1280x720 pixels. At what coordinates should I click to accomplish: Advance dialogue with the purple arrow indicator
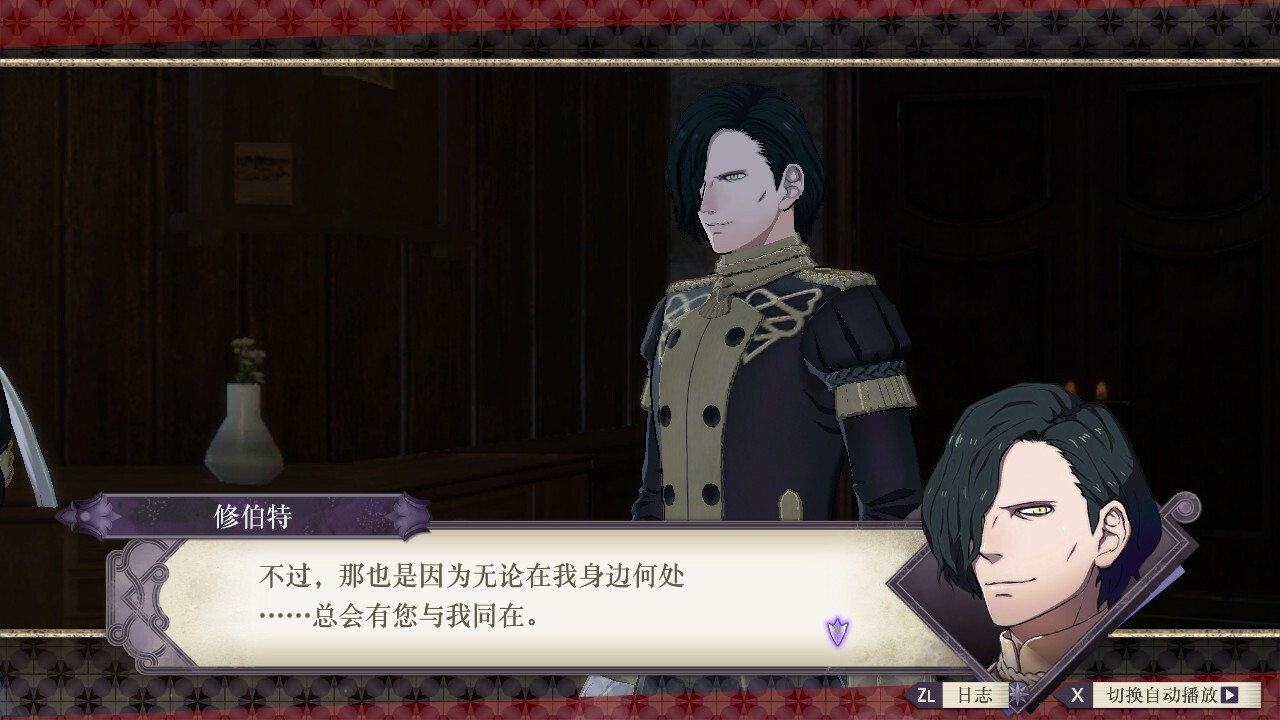coord(837,631)
